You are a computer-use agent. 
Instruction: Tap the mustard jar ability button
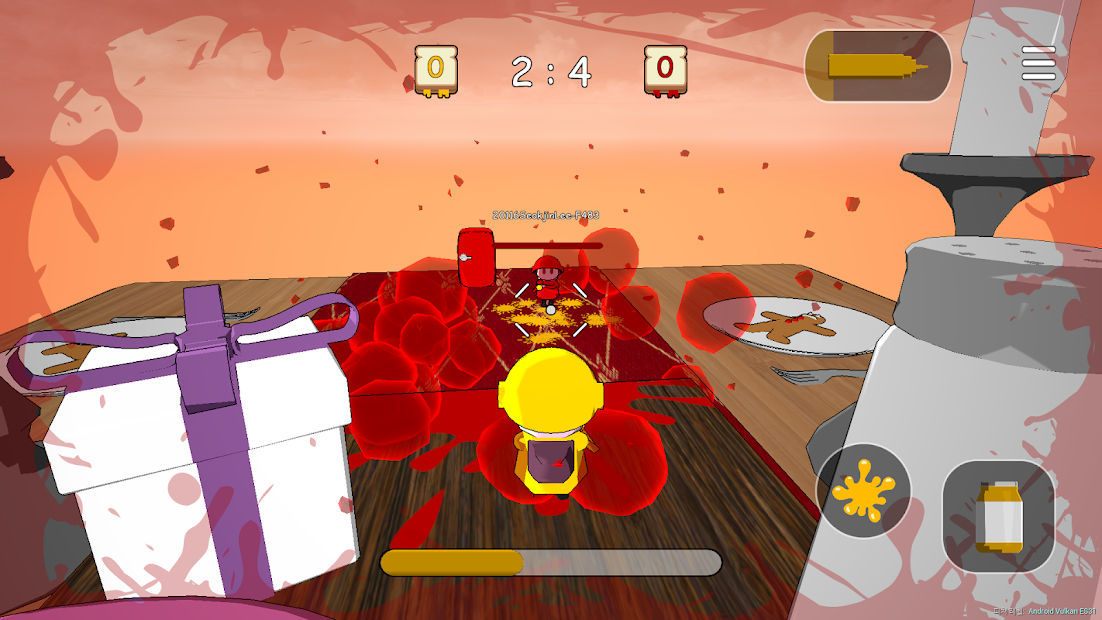(997, 515)
